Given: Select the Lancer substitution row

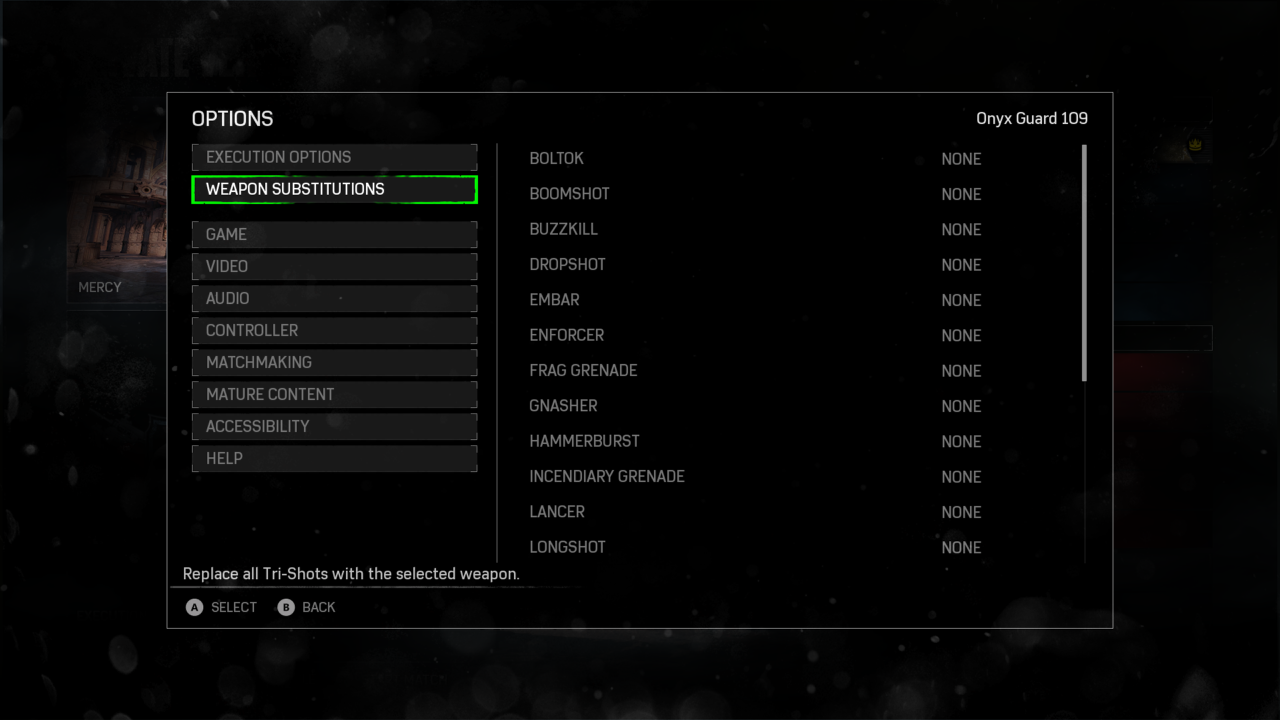Looking at the screenshot, I should [755, 512].
